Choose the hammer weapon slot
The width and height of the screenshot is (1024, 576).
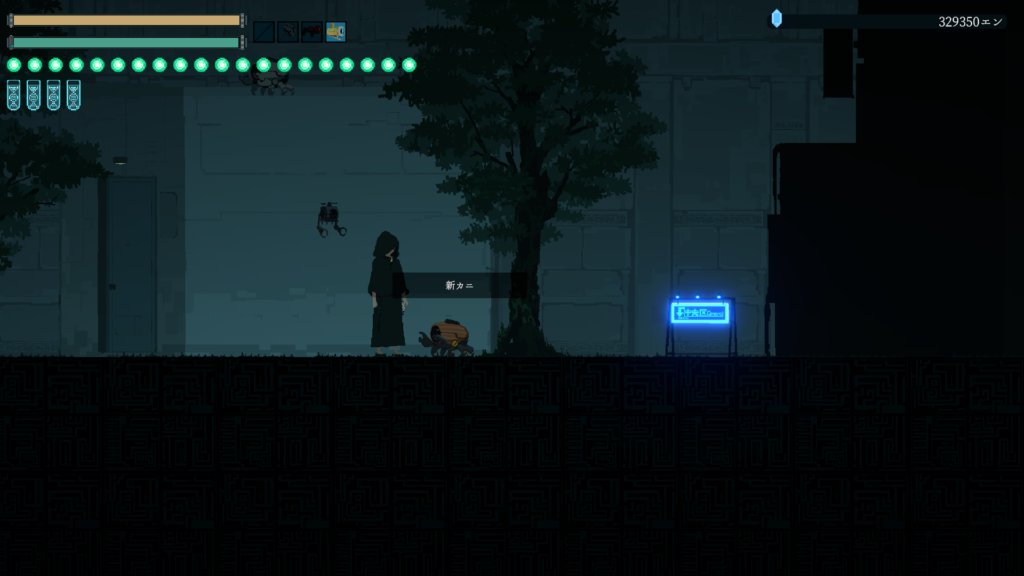(288, 32)
